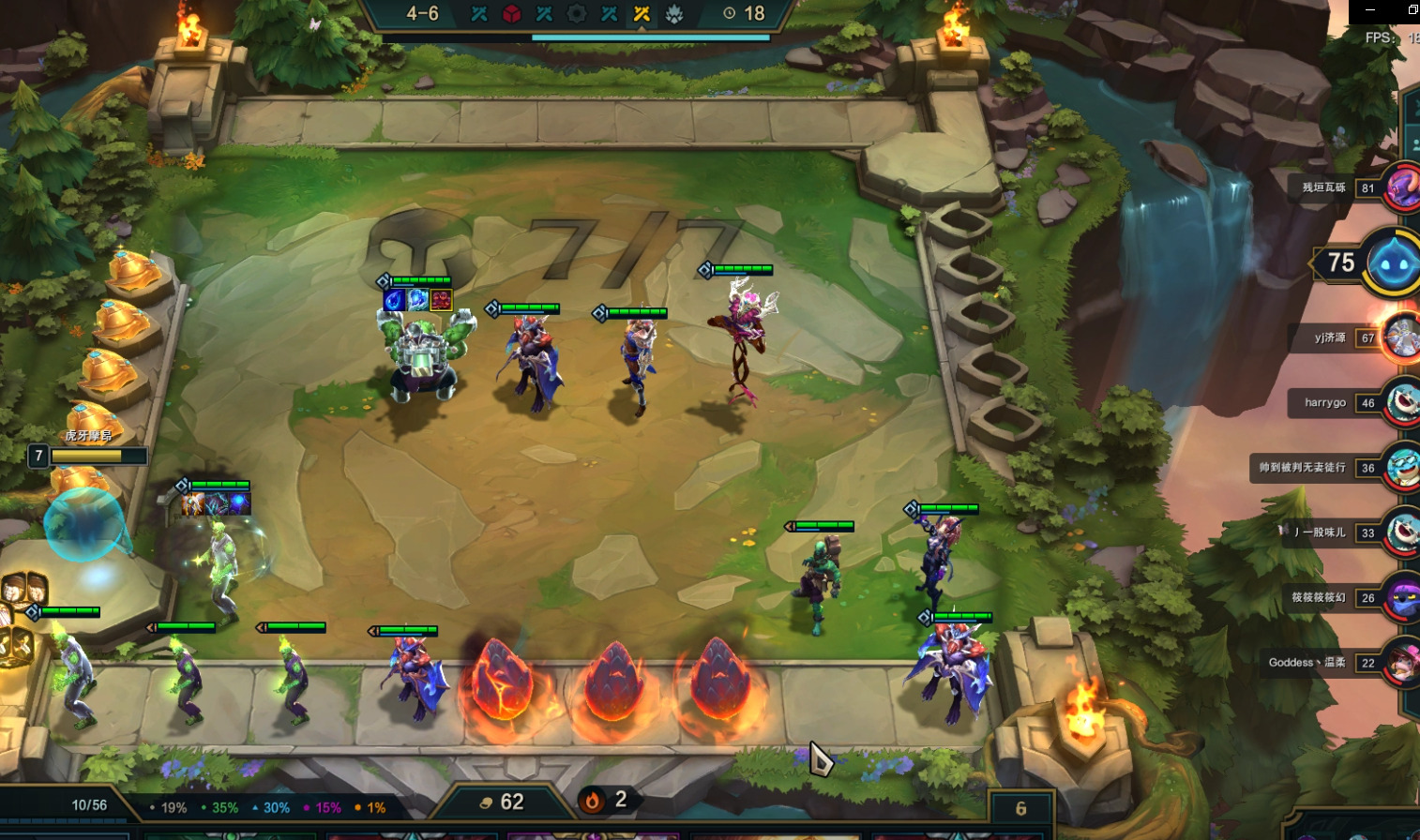Viewport: 1420px width, 840px height.
Task: Show the 62 gold counter details
Action: point(502,802)
